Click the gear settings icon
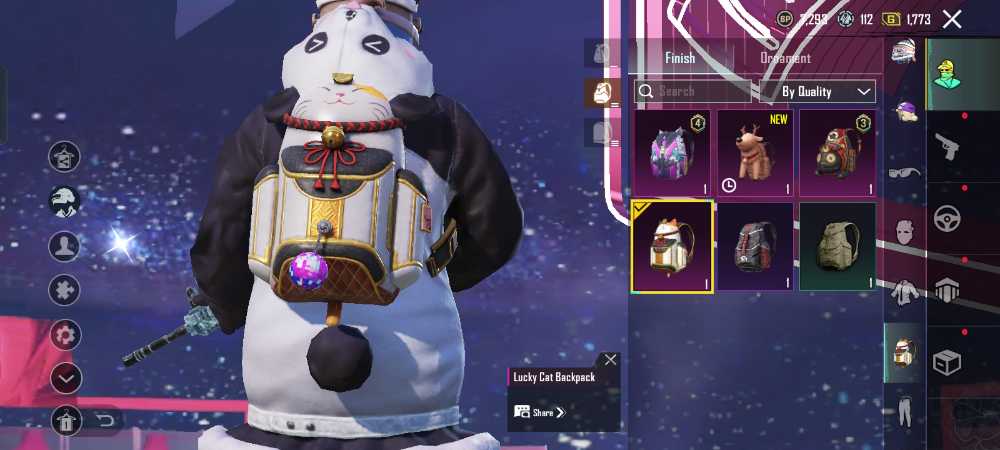Screen dimensions: 1000x450 click(x=65, y=334)
